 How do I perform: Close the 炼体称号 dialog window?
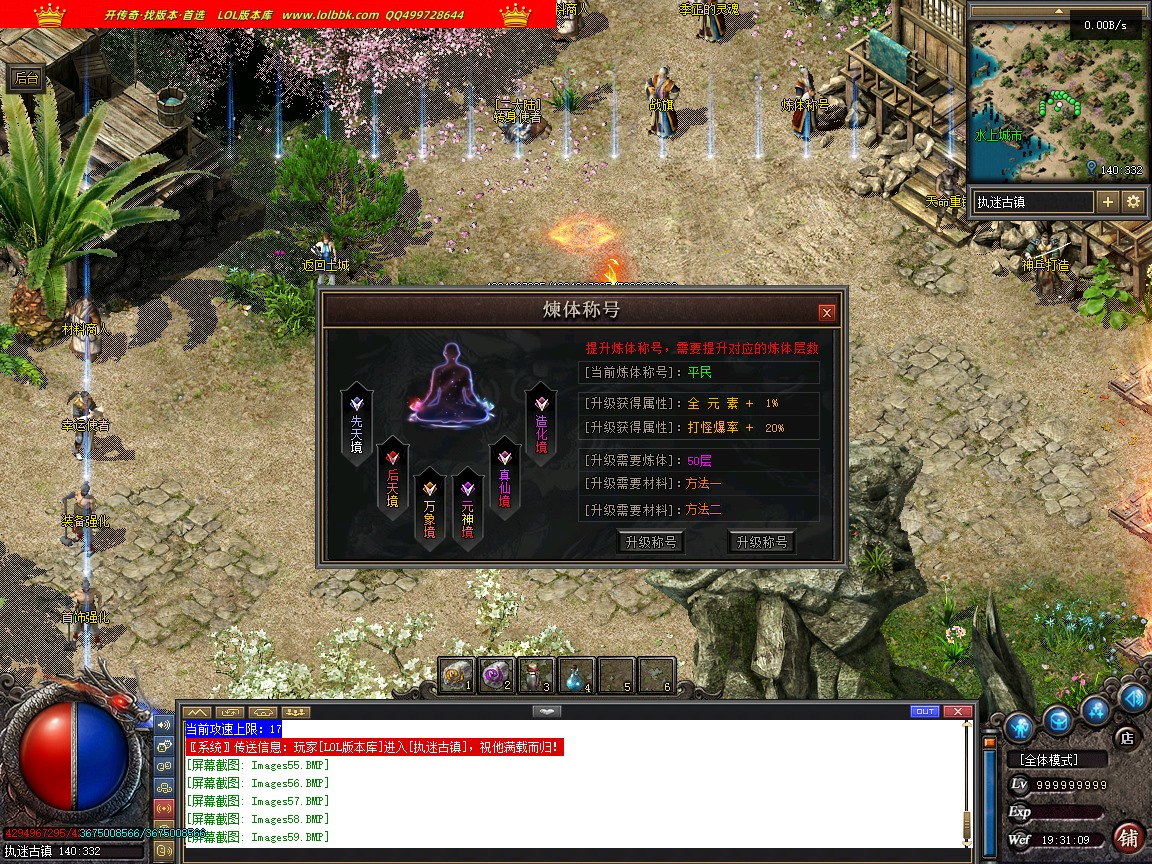826,313
